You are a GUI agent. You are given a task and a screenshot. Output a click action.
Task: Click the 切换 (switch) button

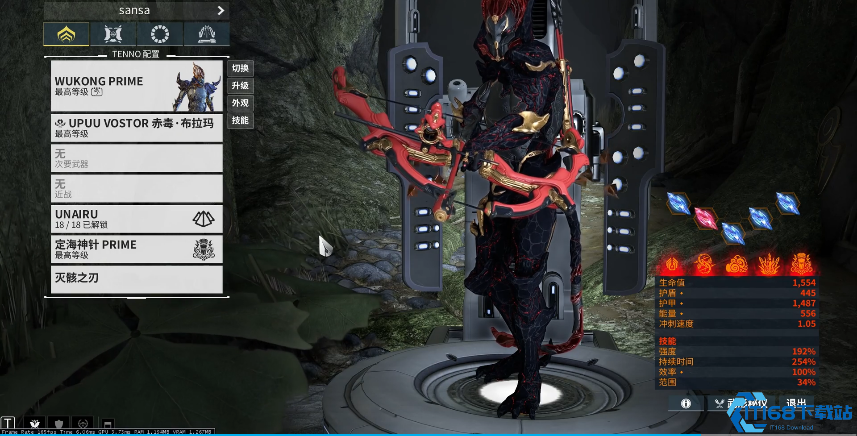pyautogui.click(x=240, y=68)
